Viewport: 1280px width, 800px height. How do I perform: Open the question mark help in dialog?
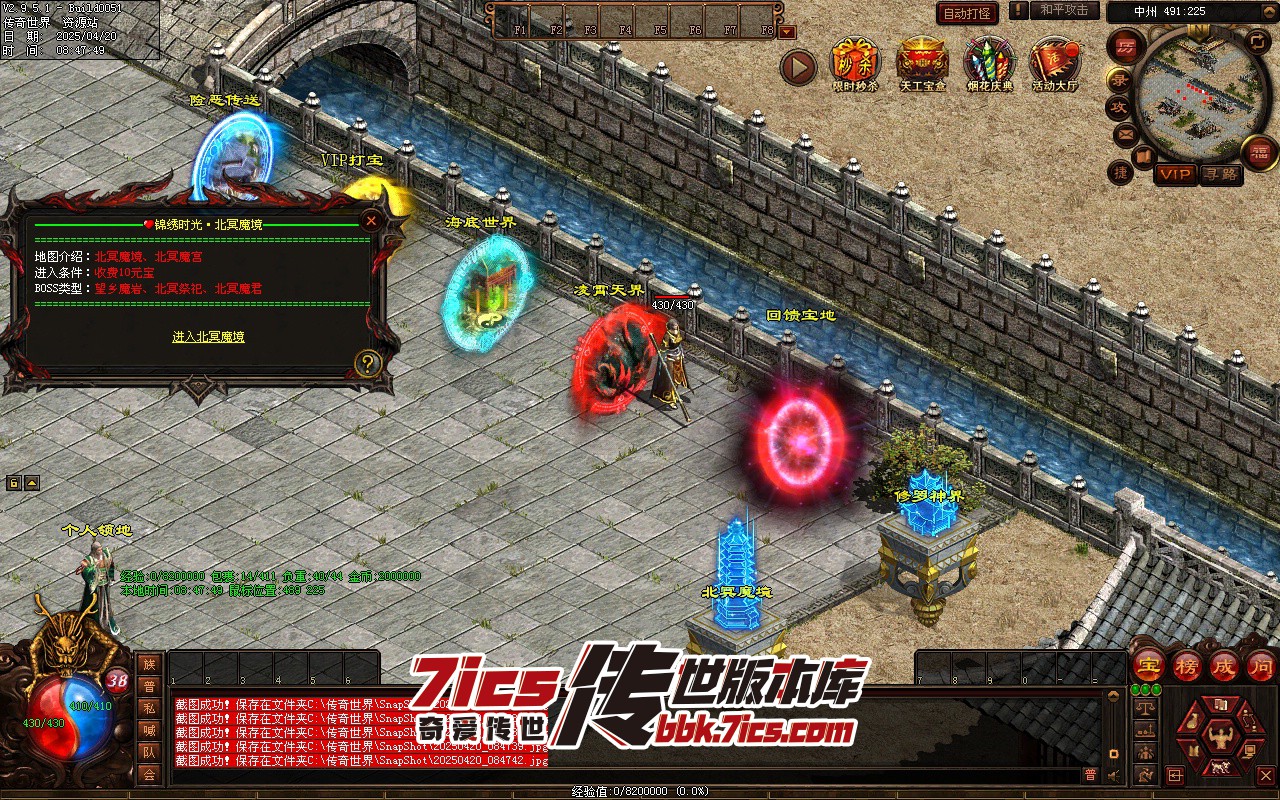(x=368, y=364)
